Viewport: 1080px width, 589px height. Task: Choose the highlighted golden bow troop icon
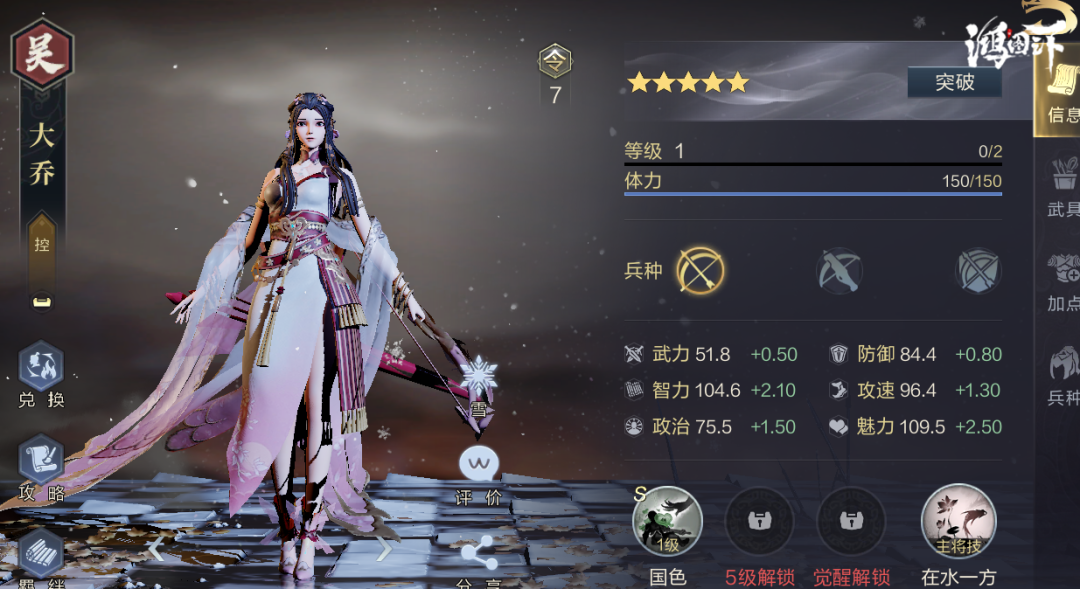click(x=700, y=270)
